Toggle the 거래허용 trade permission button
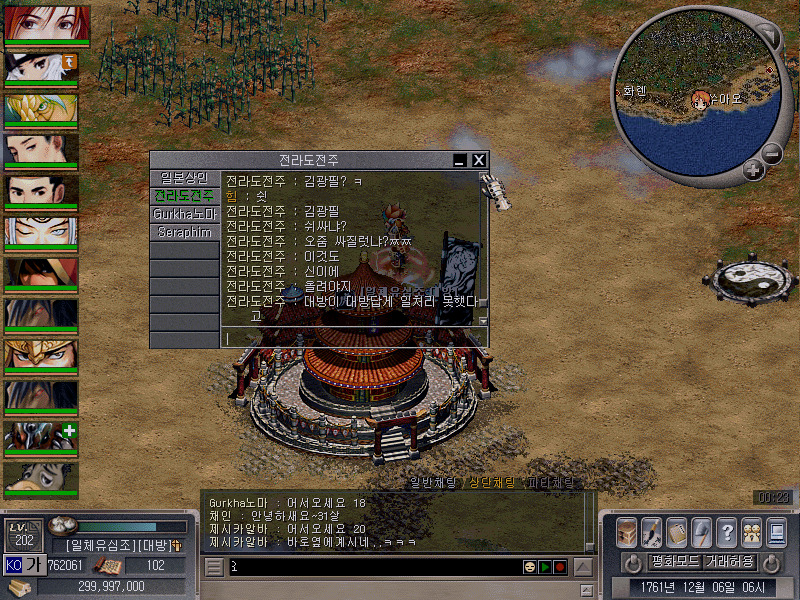 730,561
